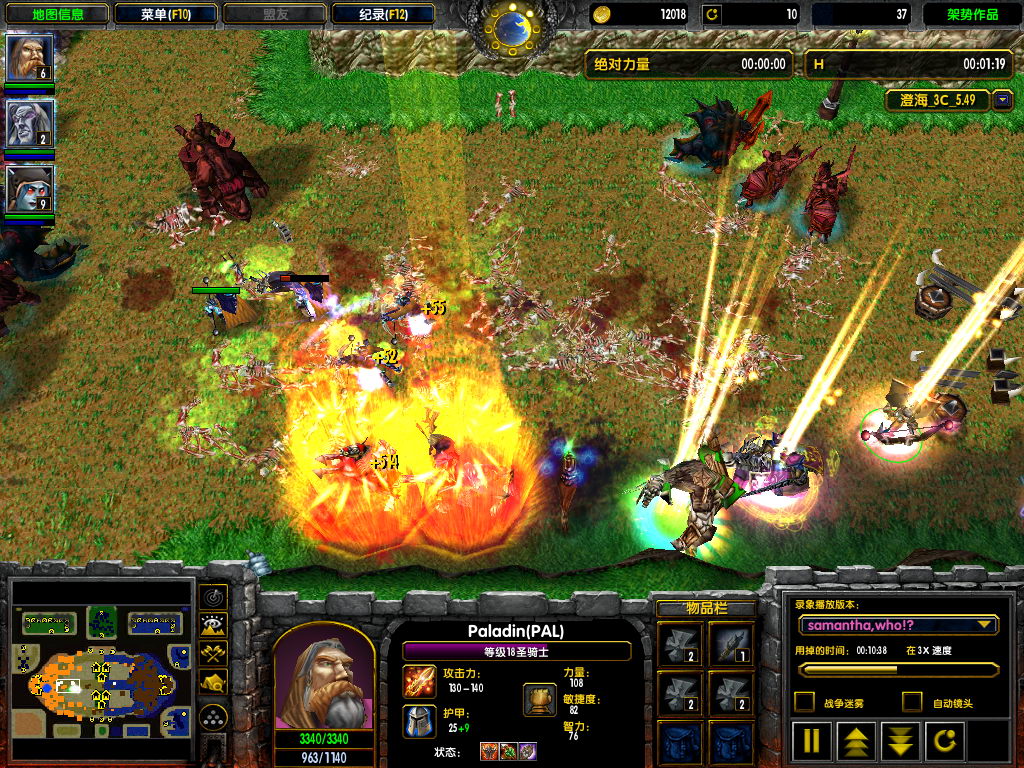Toggle minimap creep camp display button

pyautogui.click(x=212, y=683)
